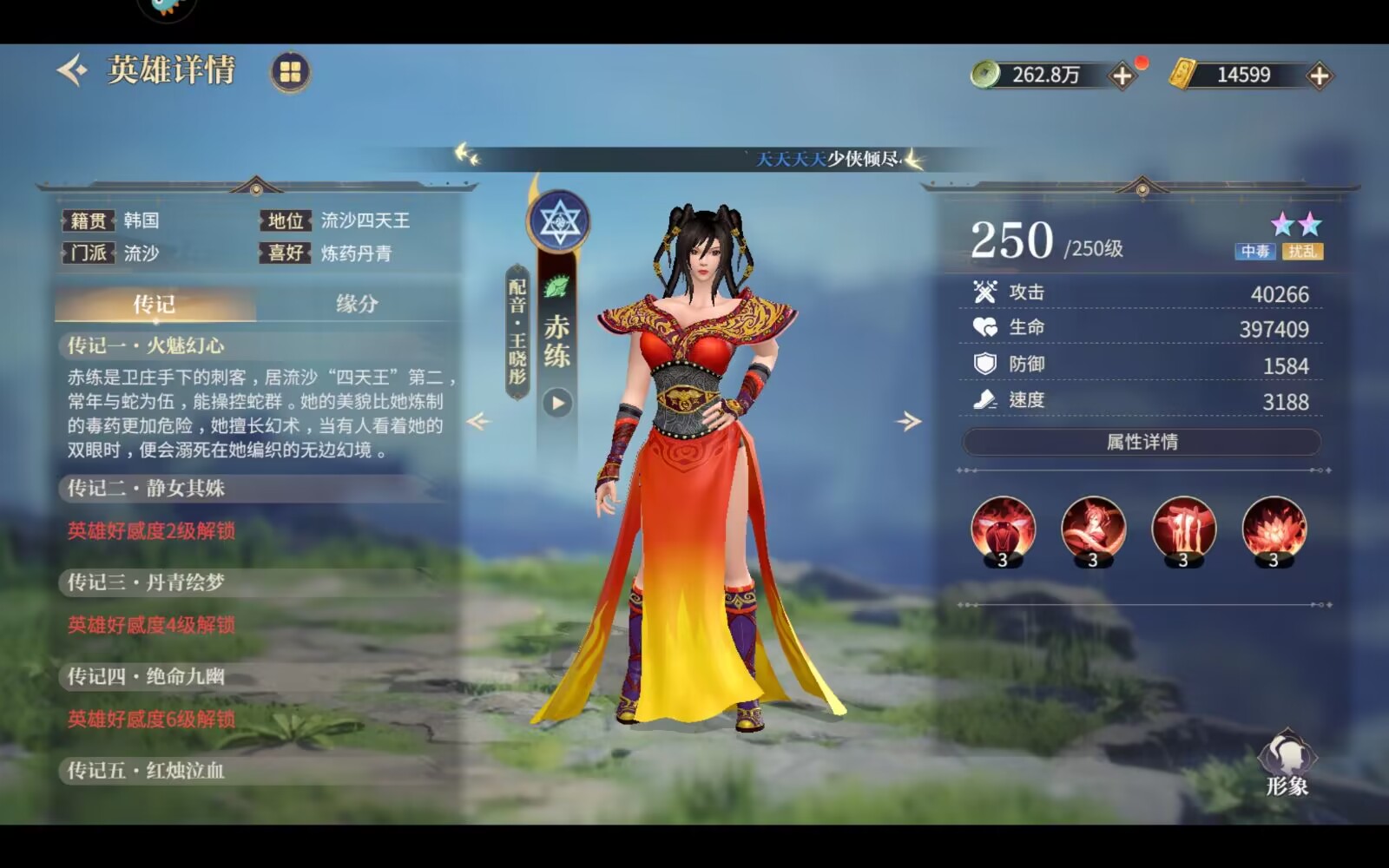The image size is (1389, 868).
Task: Open 属性详情 attribute details
Action: coord(1141,442)
